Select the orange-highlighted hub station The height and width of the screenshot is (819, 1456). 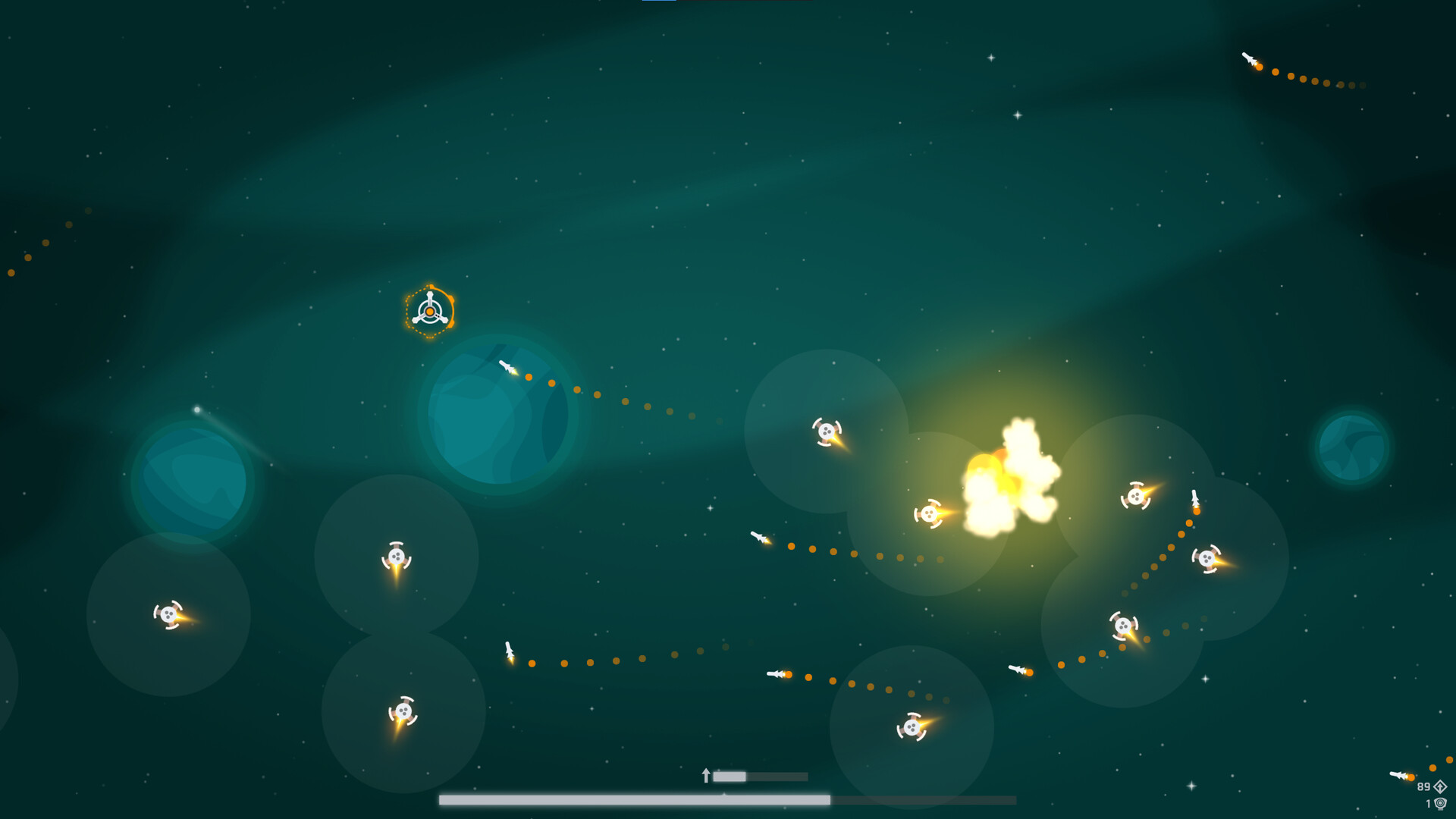point(431,309)
